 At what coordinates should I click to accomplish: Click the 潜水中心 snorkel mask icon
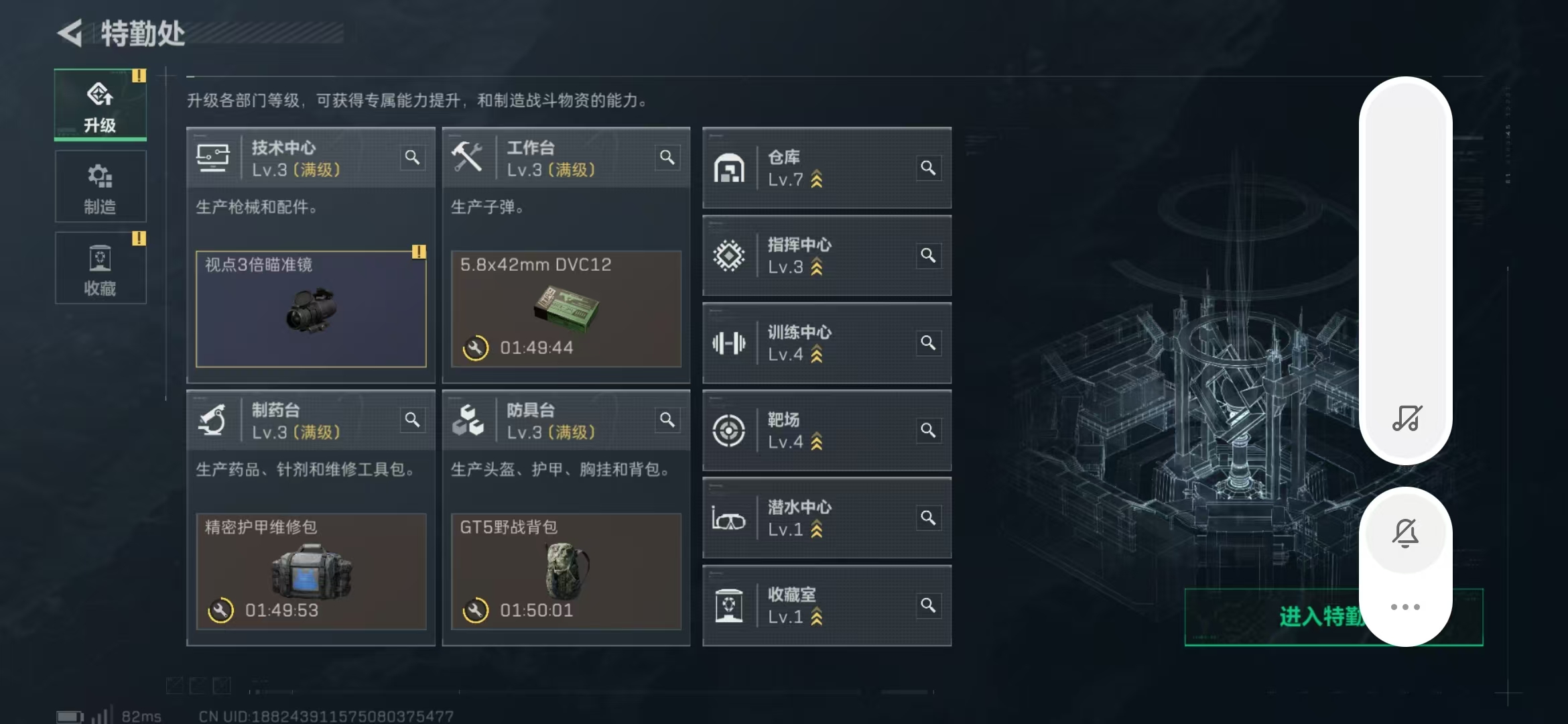(730, 518)
